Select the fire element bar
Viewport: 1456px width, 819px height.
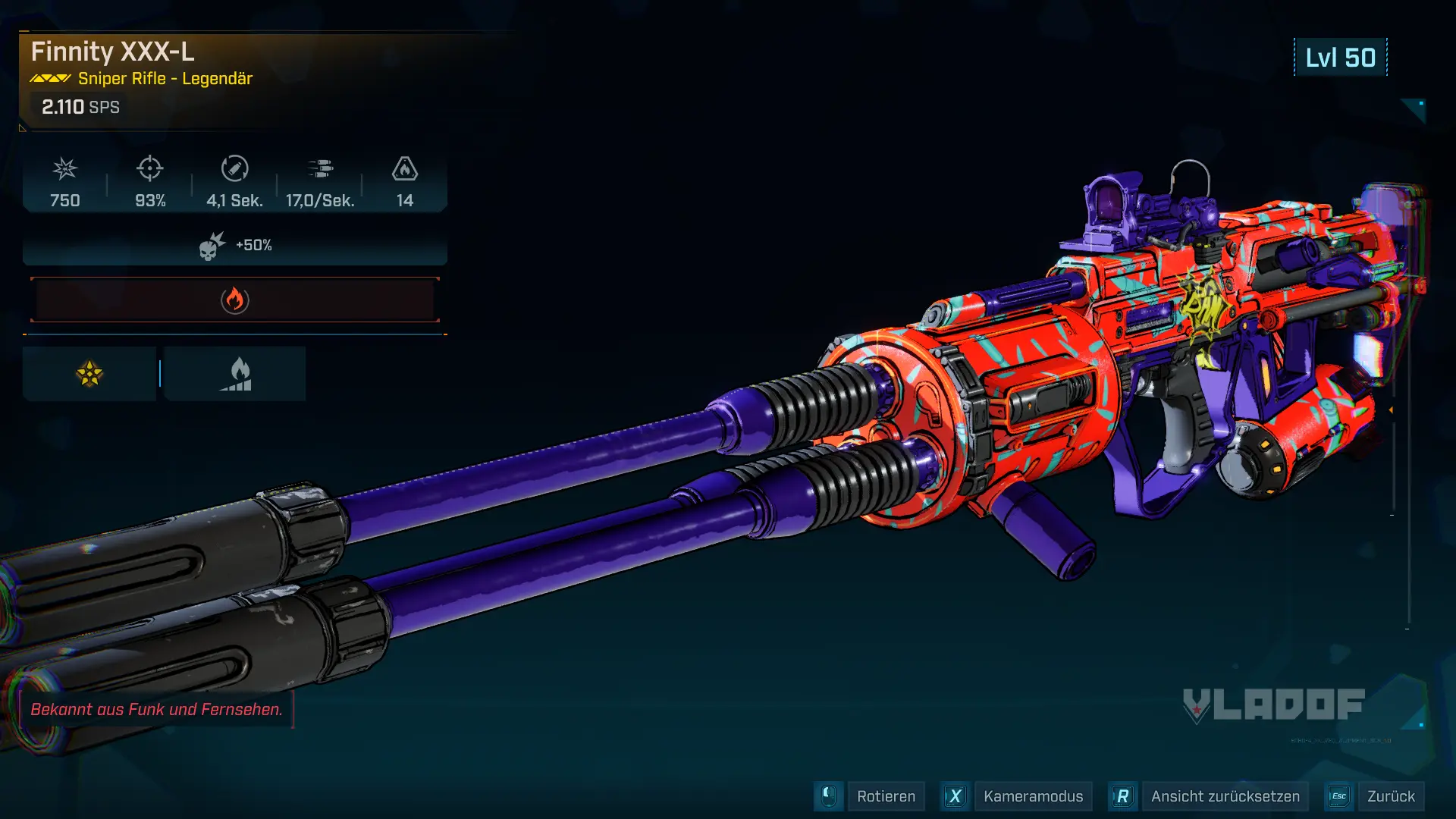coord(235,300)
